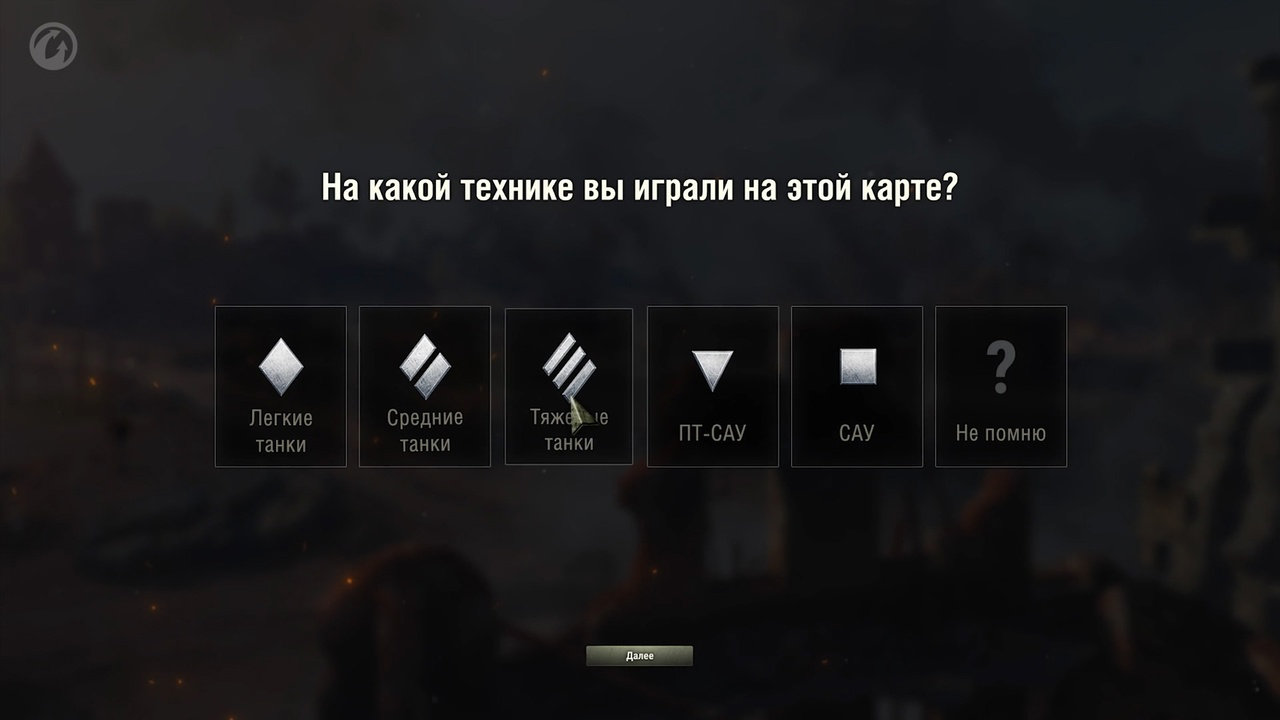
Task: Select the square SPG artillery icon
Action: click(x=856, y=367)
